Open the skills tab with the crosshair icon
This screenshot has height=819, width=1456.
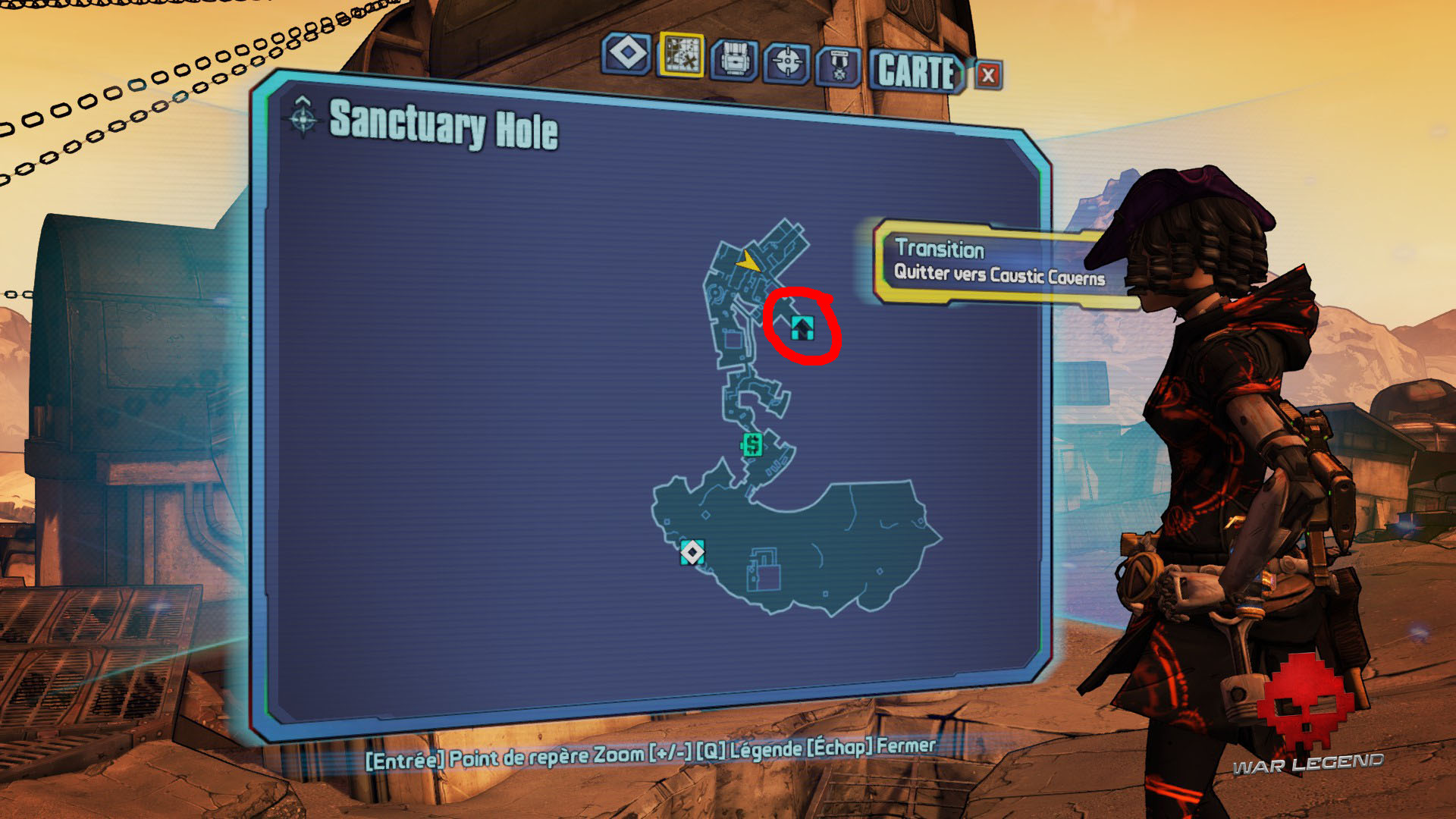coord(787,62)
